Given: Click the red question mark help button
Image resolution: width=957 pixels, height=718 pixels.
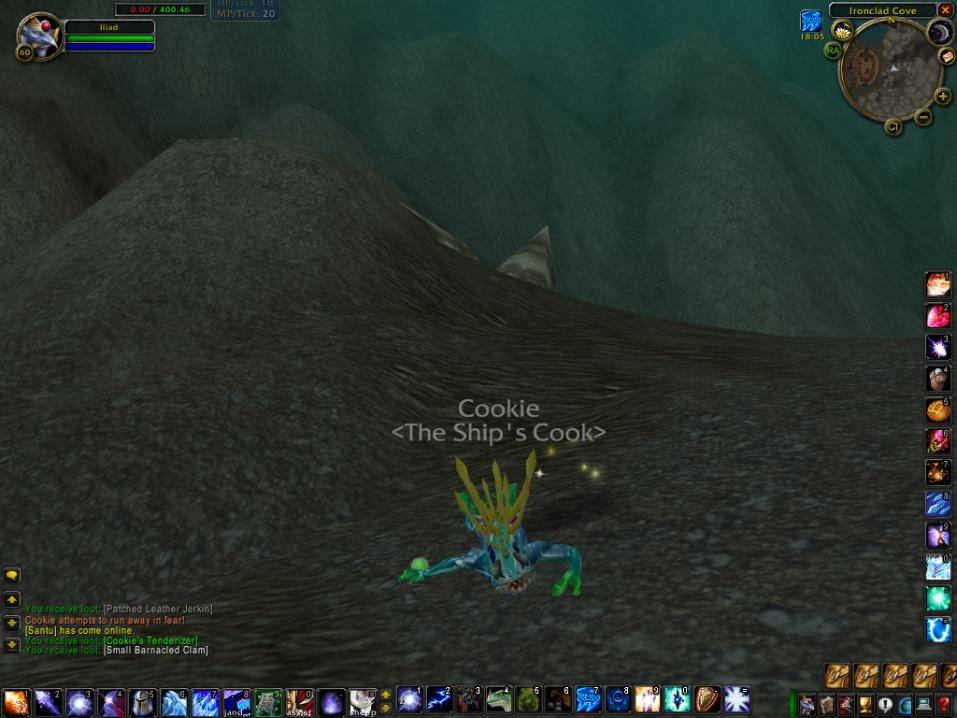Looking at the screenshot, I should point(944,704).
